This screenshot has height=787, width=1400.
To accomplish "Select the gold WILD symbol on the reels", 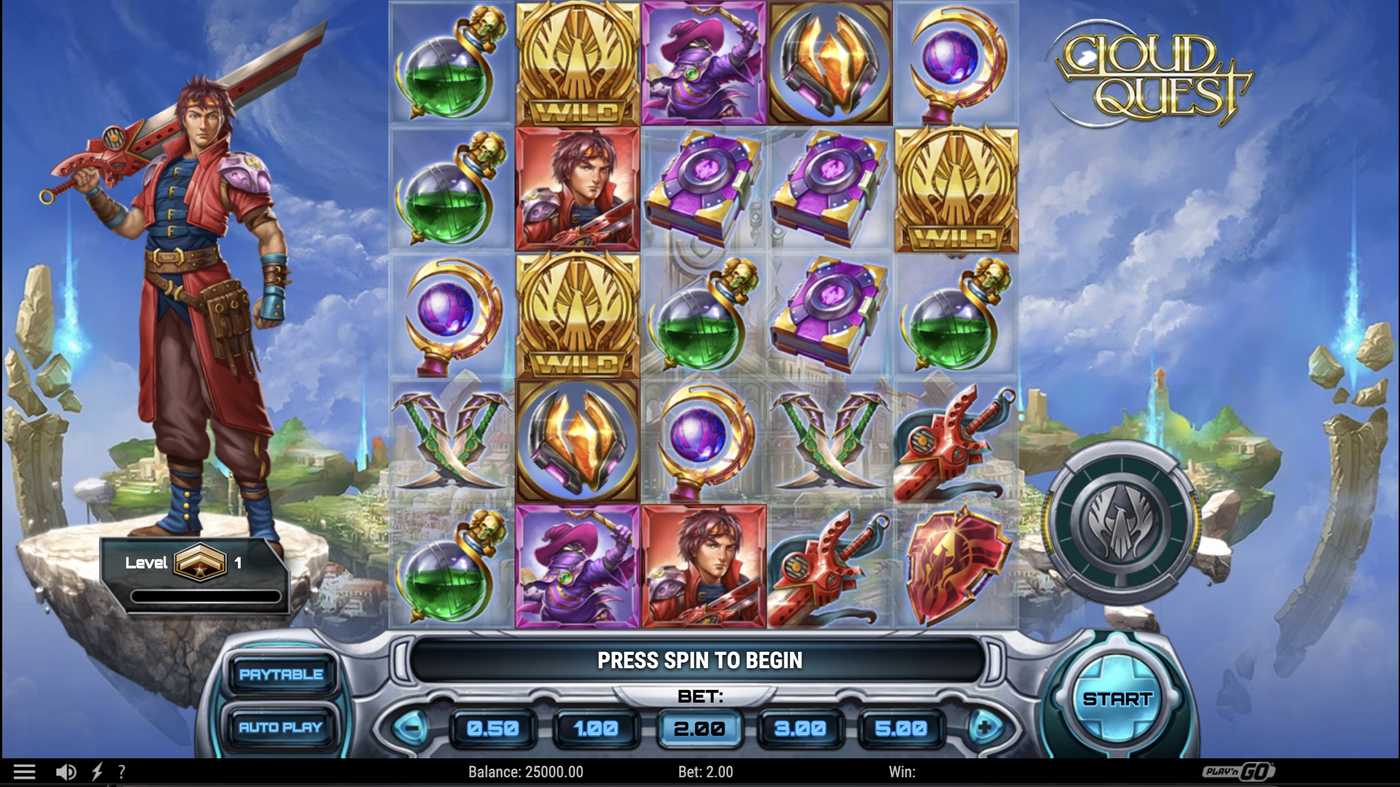I will (578, 65).
